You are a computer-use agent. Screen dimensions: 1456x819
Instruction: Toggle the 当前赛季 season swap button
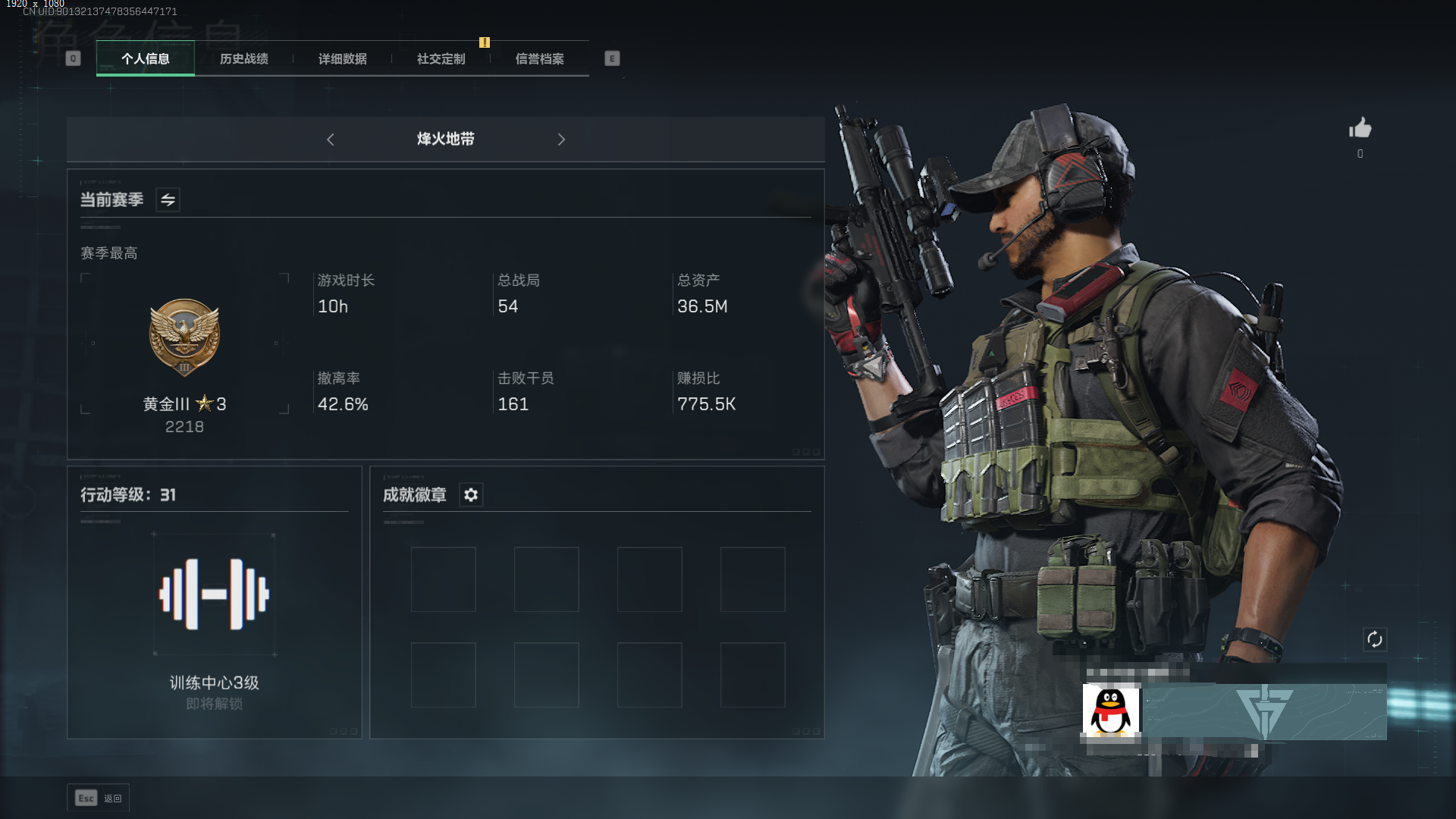tap(168, 200)
